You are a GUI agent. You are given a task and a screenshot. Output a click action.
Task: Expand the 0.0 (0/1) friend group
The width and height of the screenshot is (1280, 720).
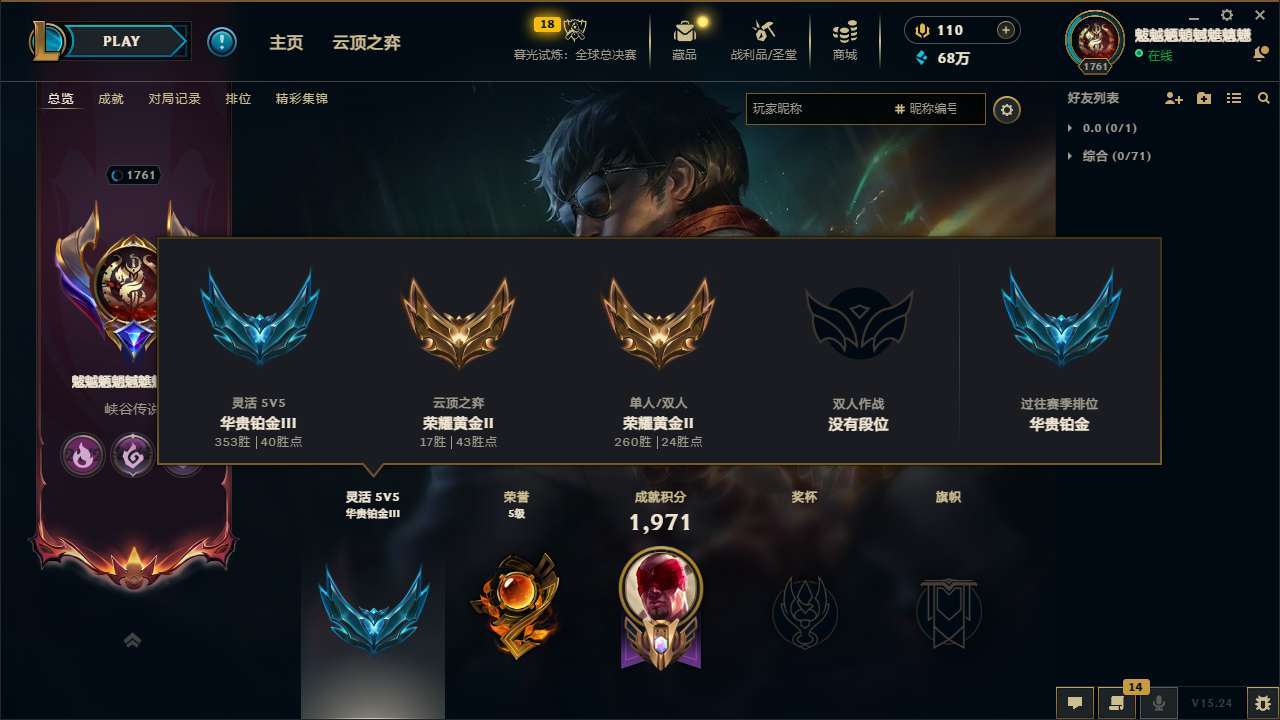(1100, 128)
